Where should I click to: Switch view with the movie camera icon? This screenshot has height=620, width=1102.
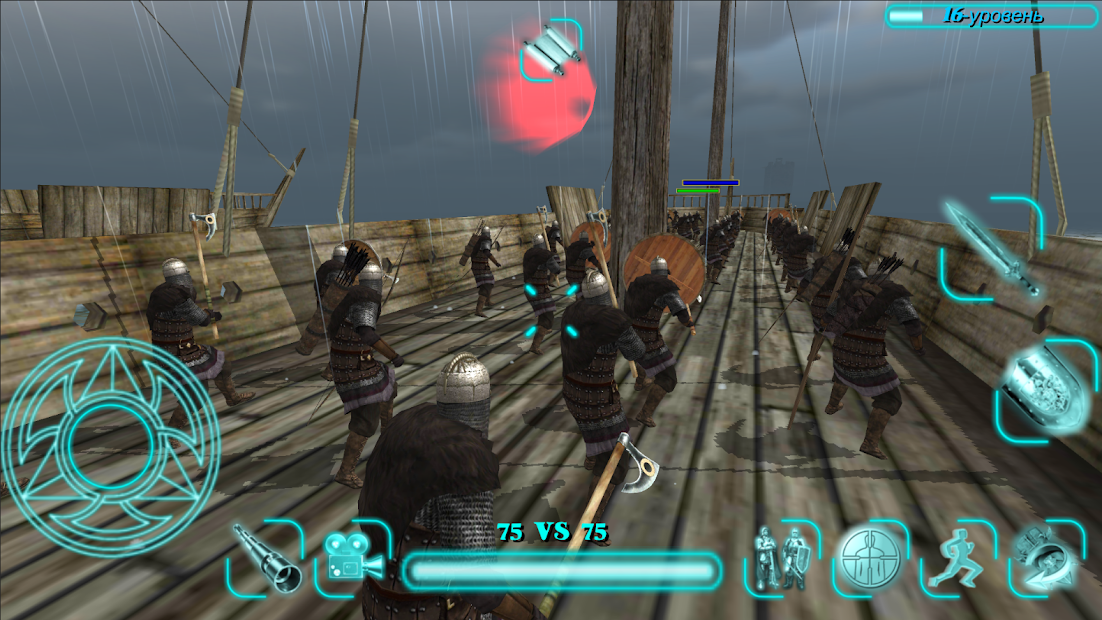pyautogui.click(x=353, y=558)
